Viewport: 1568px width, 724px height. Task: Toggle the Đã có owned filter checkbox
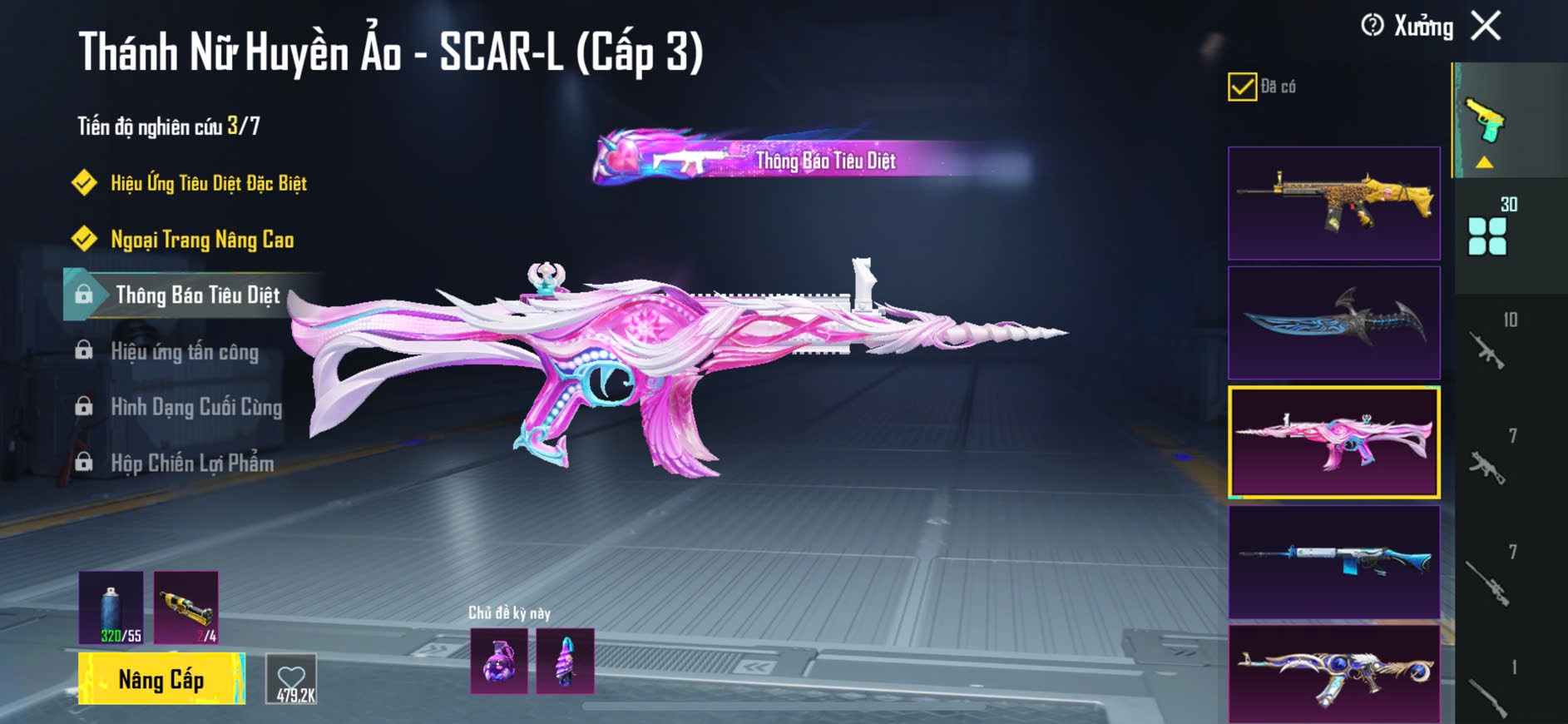[x=1242, y=87]
